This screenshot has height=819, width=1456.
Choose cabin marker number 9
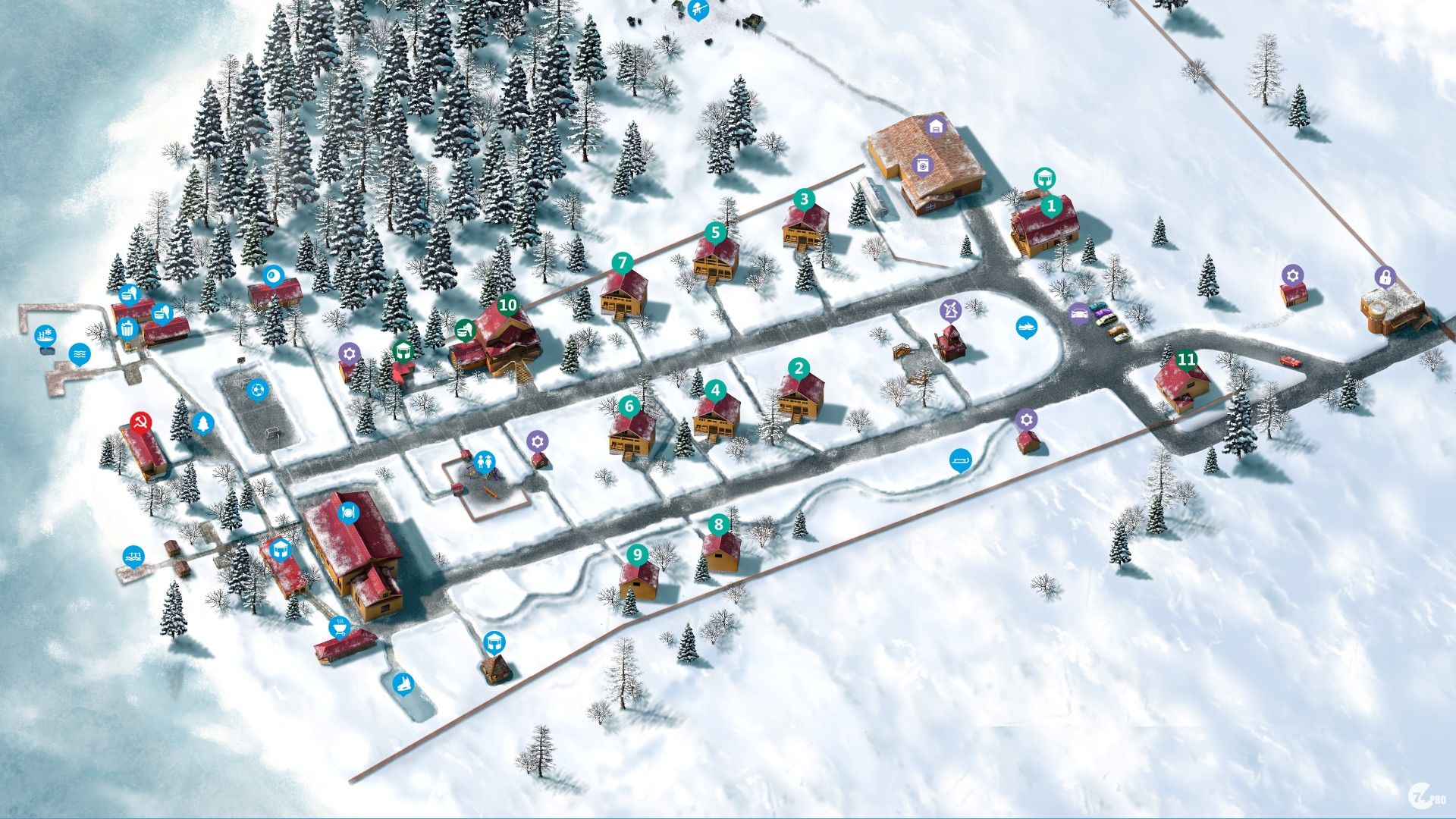click(x=637, y=554)
